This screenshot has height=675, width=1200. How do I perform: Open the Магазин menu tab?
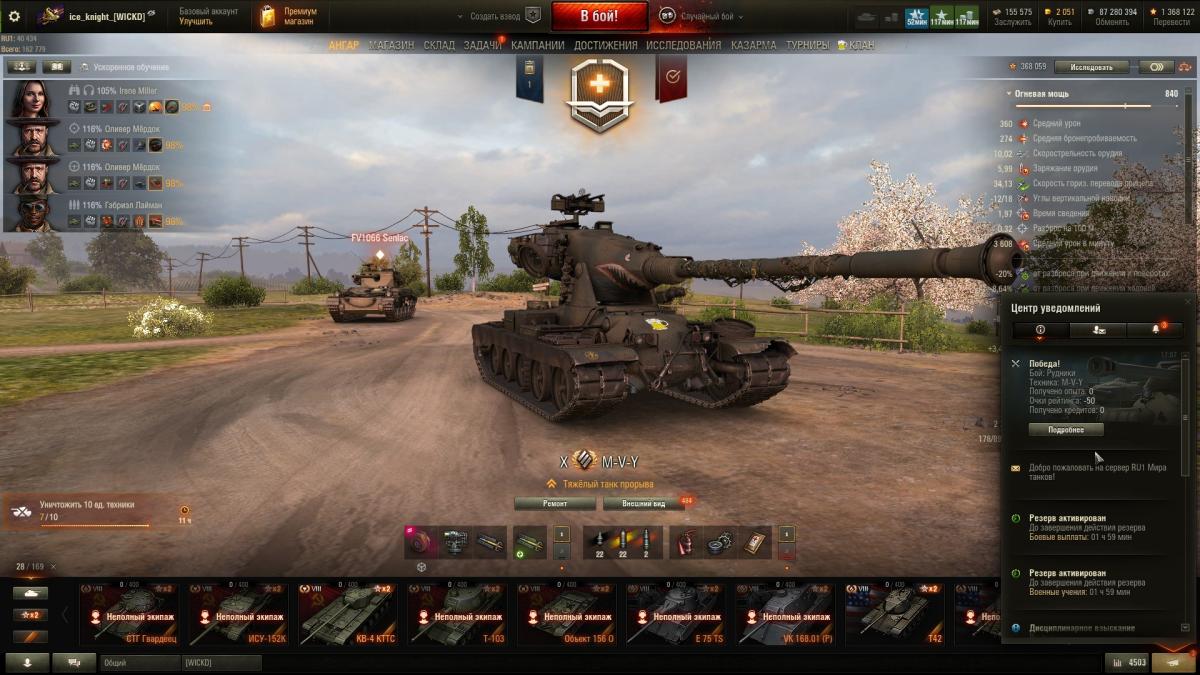(x=391, y=45)
